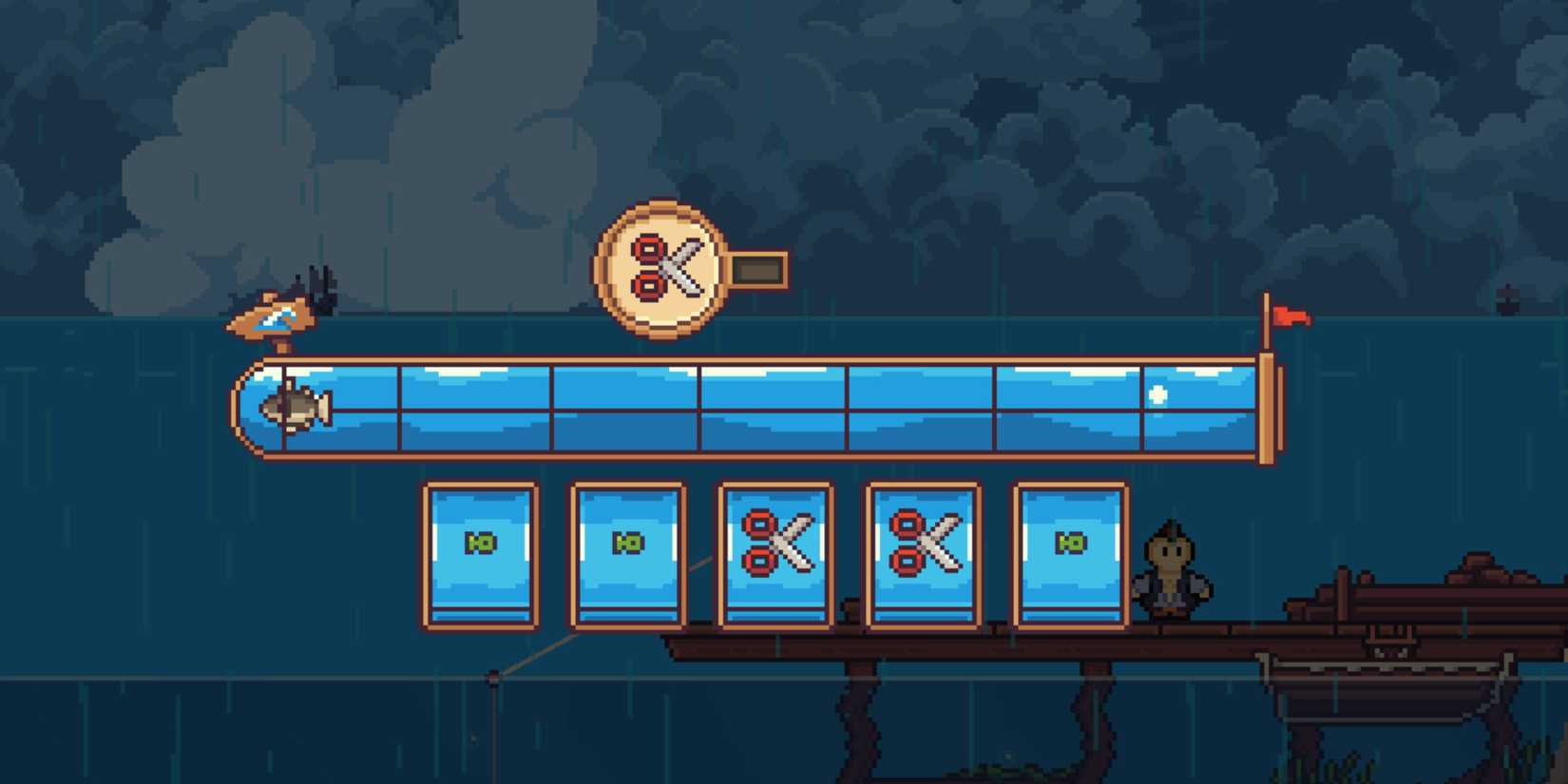This screenshot has height=784, width=1568.
Task: Click the blue progress gauge bar
Action: [751, 407]
